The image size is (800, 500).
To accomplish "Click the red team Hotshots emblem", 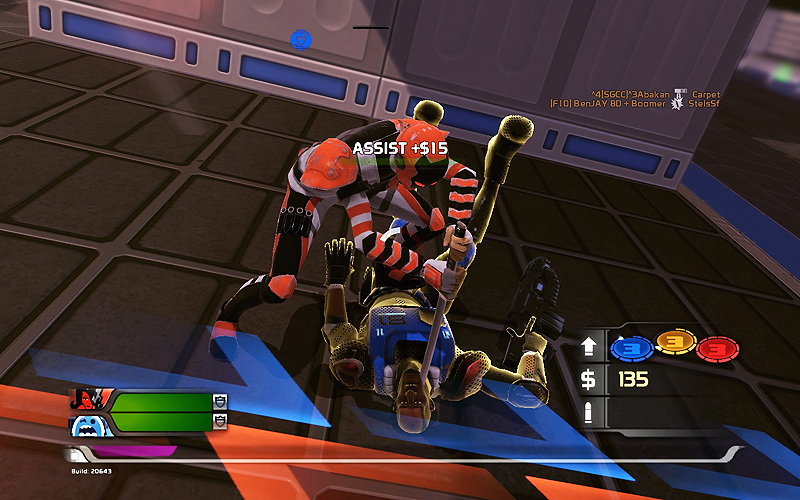I will (x=89, y=401).
